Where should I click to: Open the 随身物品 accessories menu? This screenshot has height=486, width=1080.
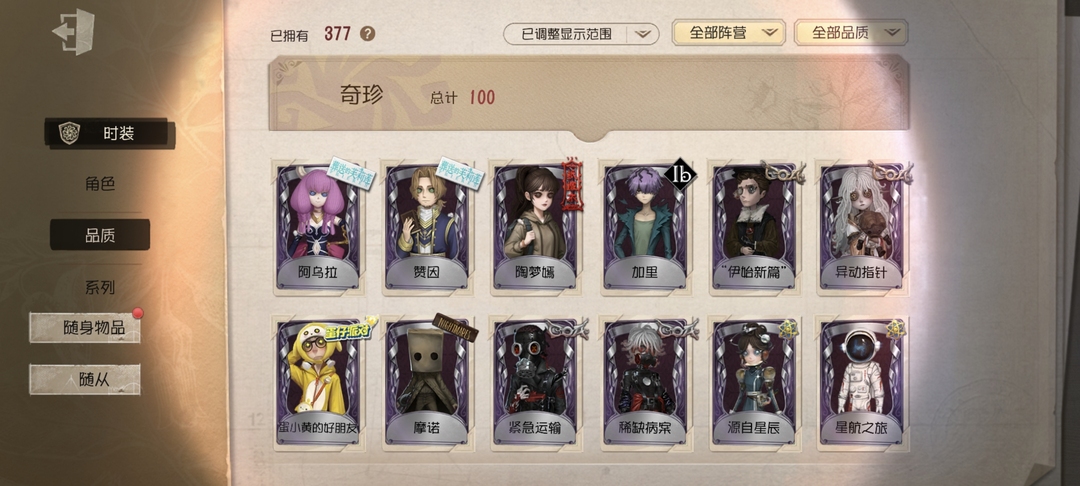[86, 328]
